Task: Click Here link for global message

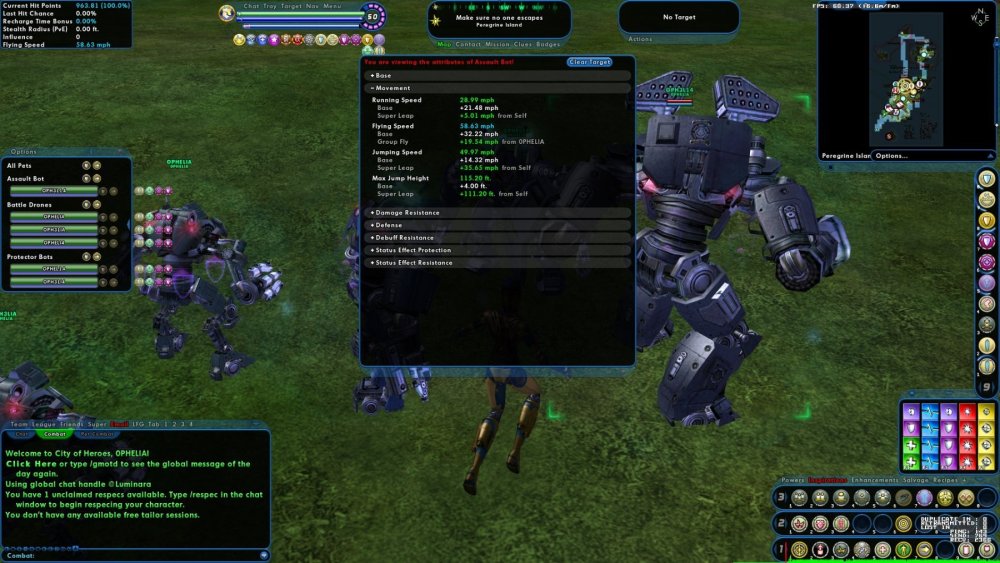Action: (31, 464)
